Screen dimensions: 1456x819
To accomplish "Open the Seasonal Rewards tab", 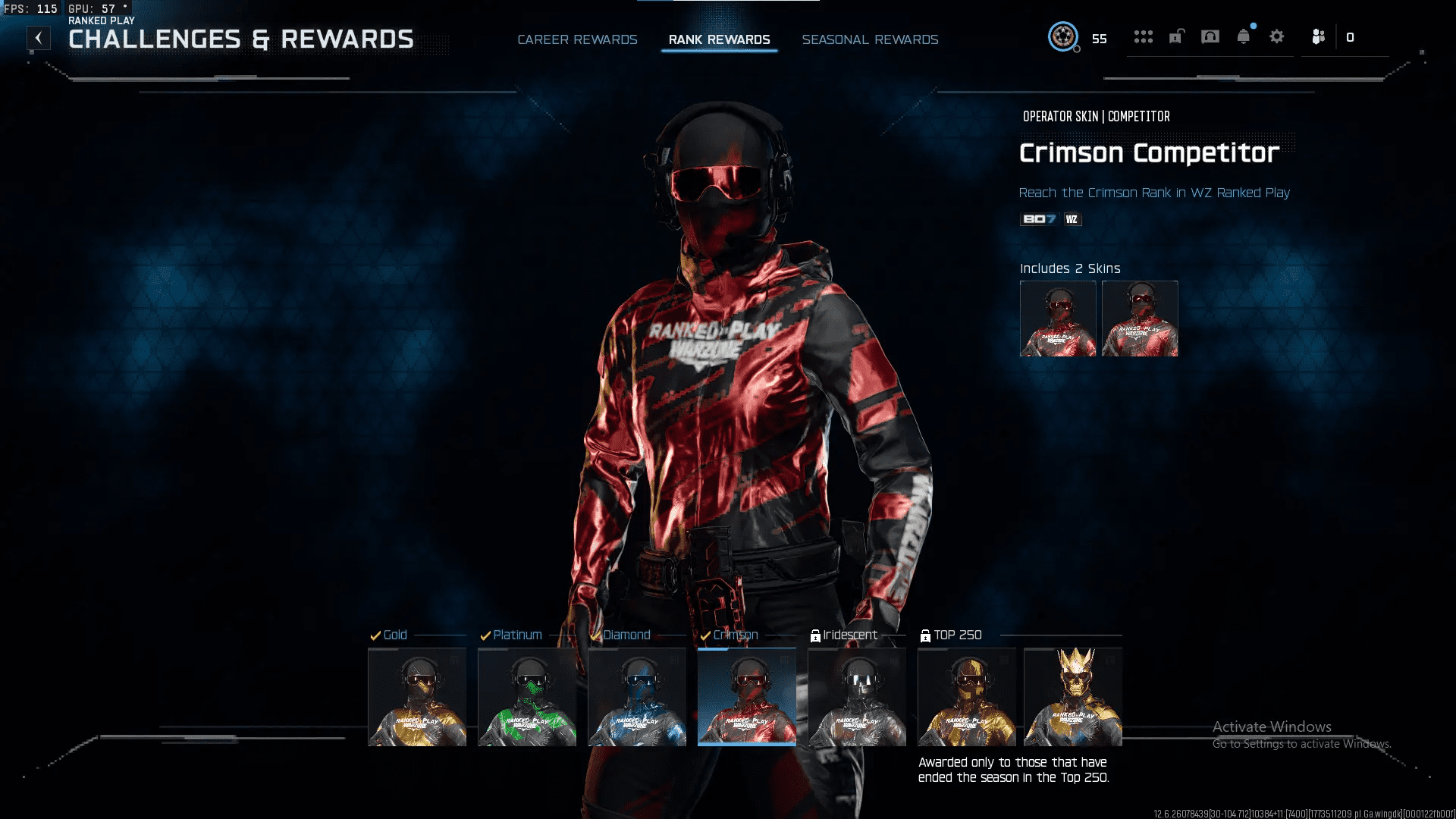I will [870, 39].
